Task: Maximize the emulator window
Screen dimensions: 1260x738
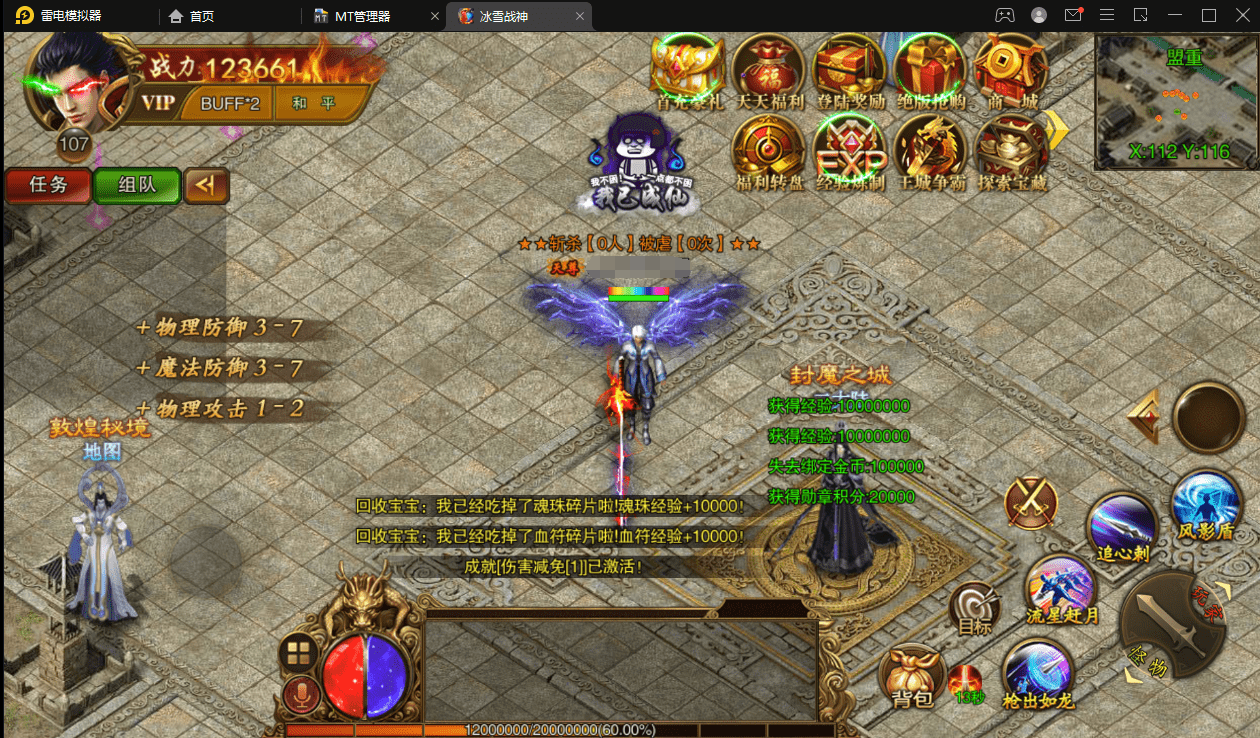Action: (1208, 15)
